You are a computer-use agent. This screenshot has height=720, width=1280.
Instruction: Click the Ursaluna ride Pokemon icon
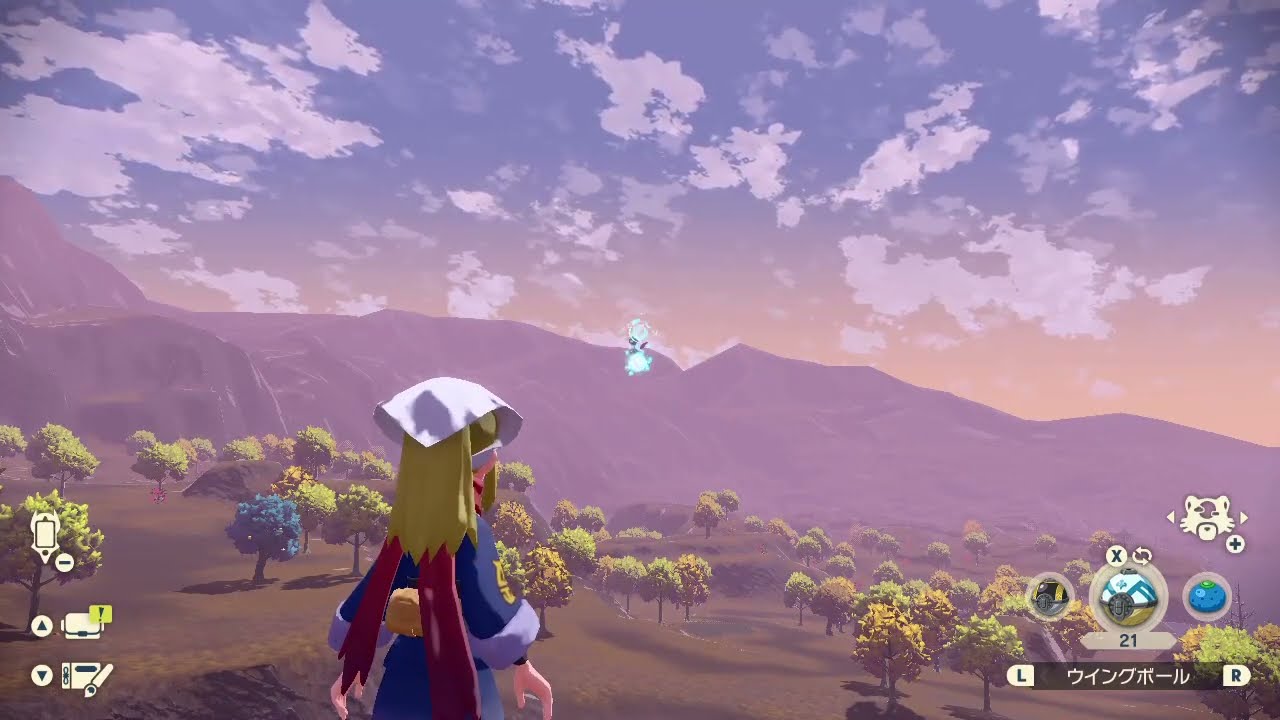(1205, 517)
